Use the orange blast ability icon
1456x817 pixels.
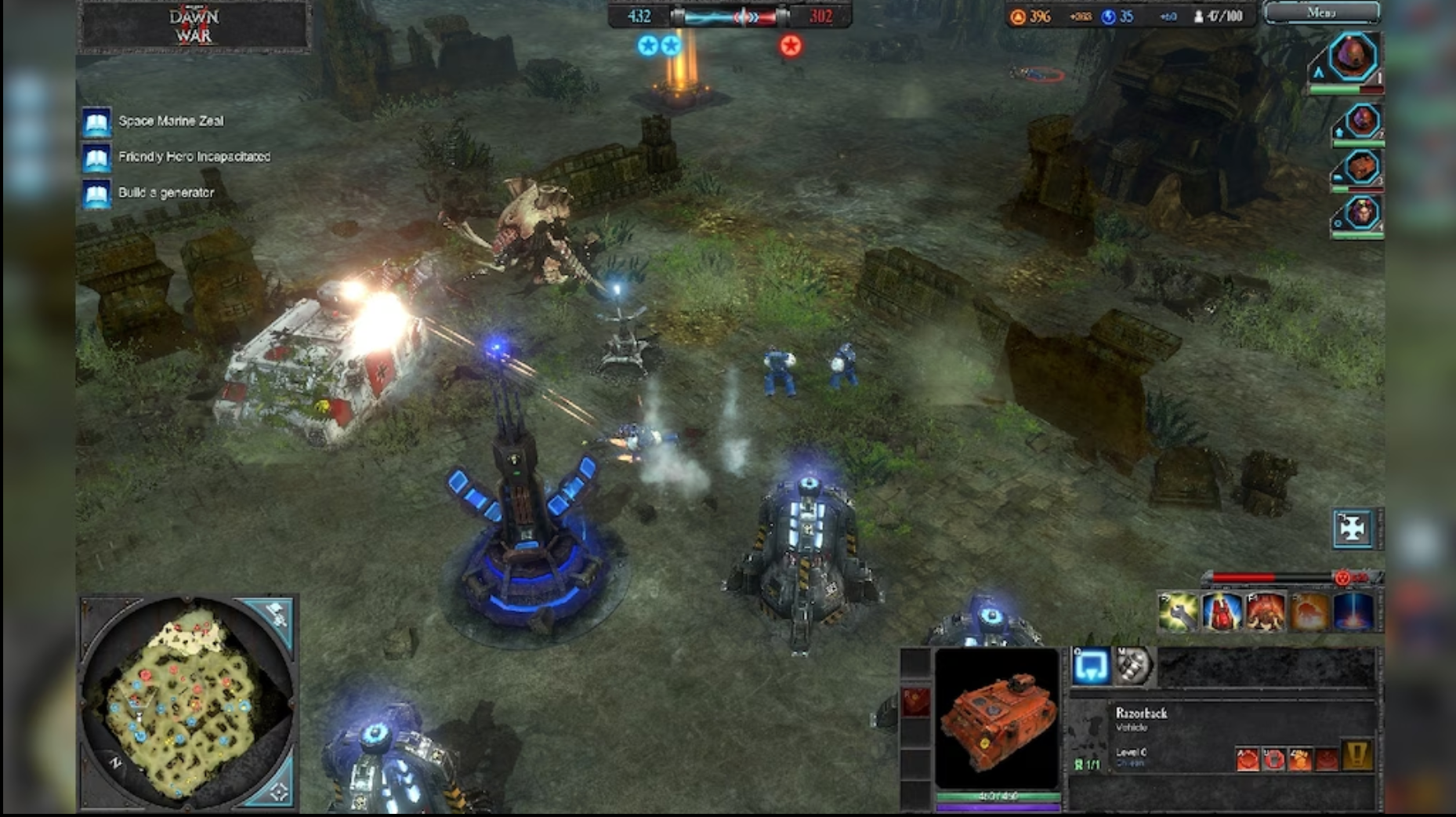[x=1309, y=612]
